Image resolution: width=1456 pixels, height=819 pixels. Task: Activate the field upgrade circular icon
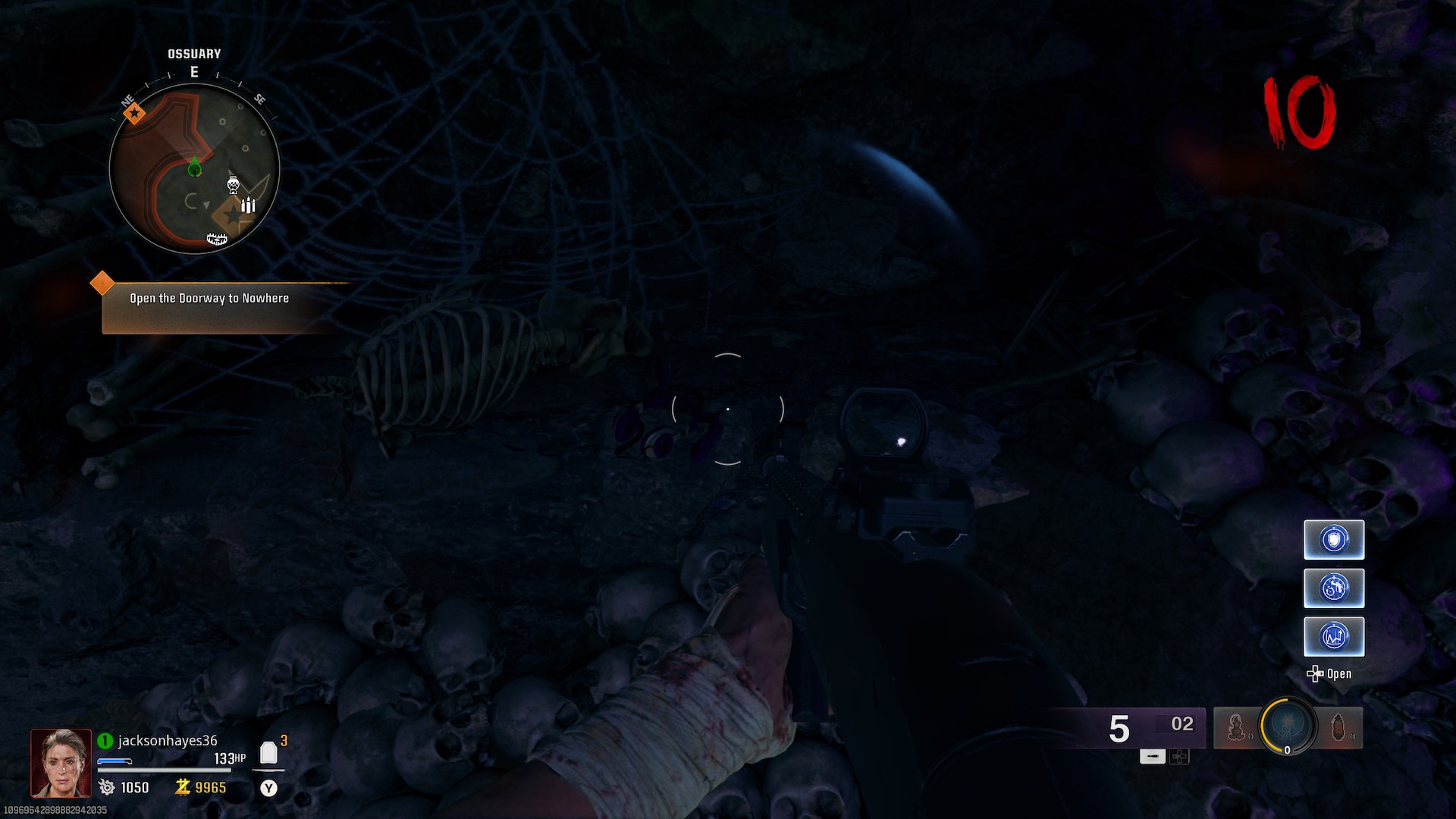[x=1287, y=725]
